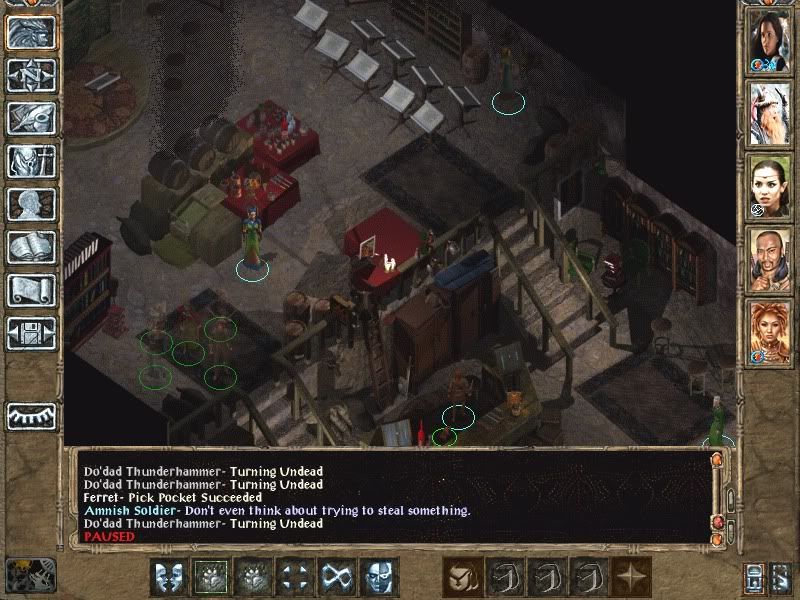Open the mage spellbook open-book icon
The image size is (800, 600).
pyautogui.click(x=31, y=247)
